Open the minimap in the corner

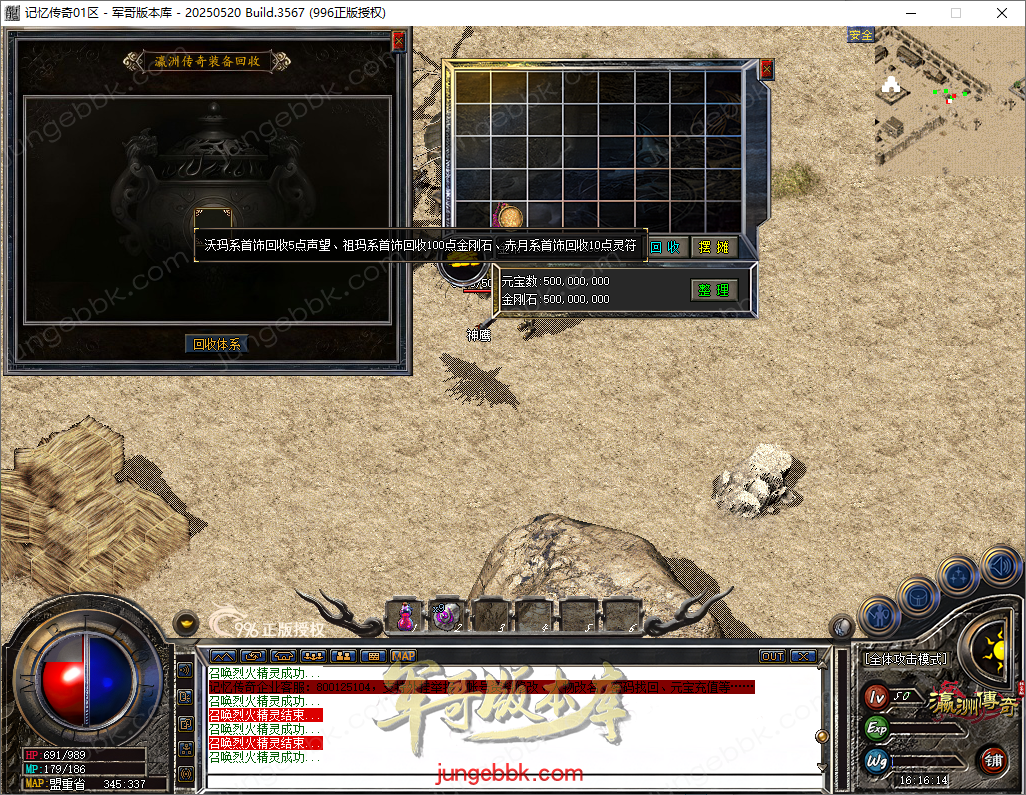pos(948,100)
